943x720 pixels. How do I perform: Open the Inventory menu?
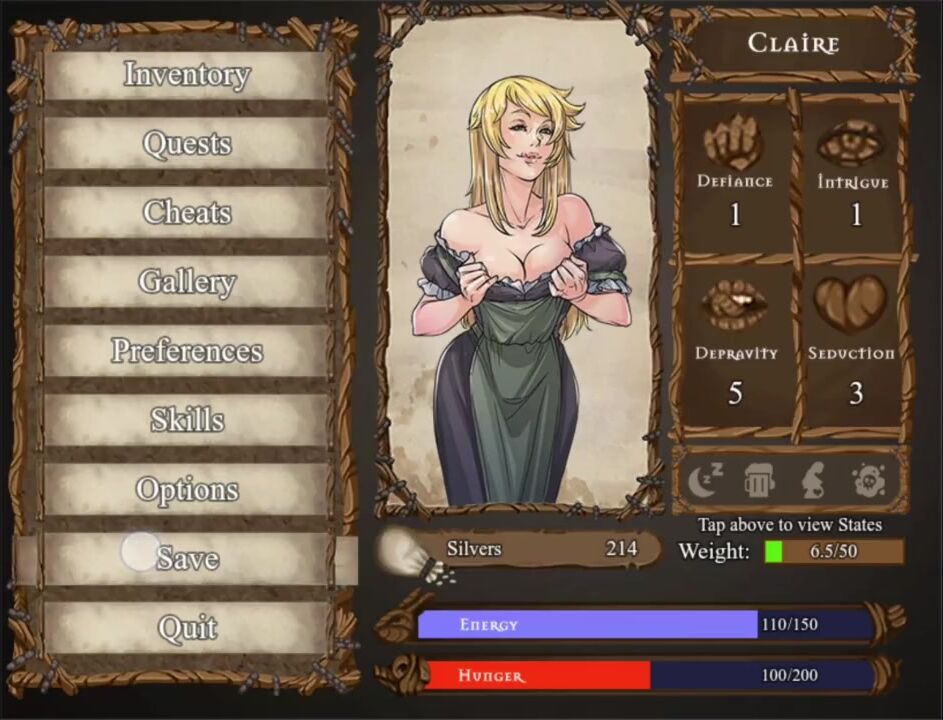coord(186,75)
